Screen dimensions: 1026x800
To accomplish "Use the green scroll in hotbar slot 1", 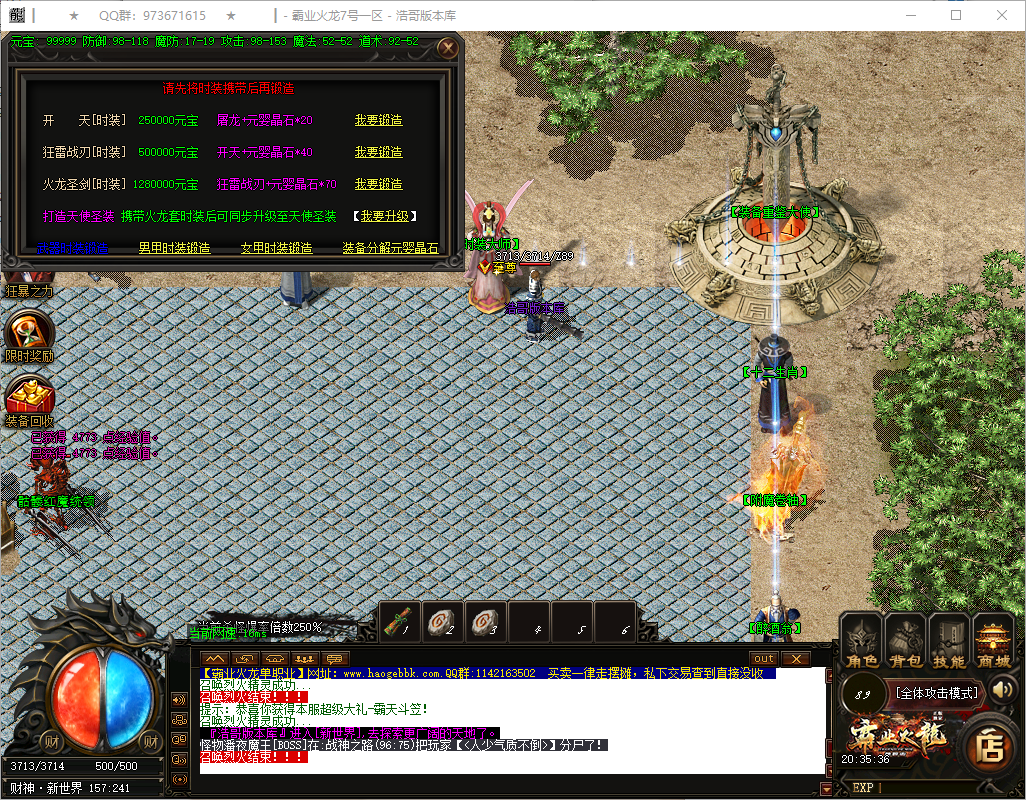I will (x=400, y=622).
